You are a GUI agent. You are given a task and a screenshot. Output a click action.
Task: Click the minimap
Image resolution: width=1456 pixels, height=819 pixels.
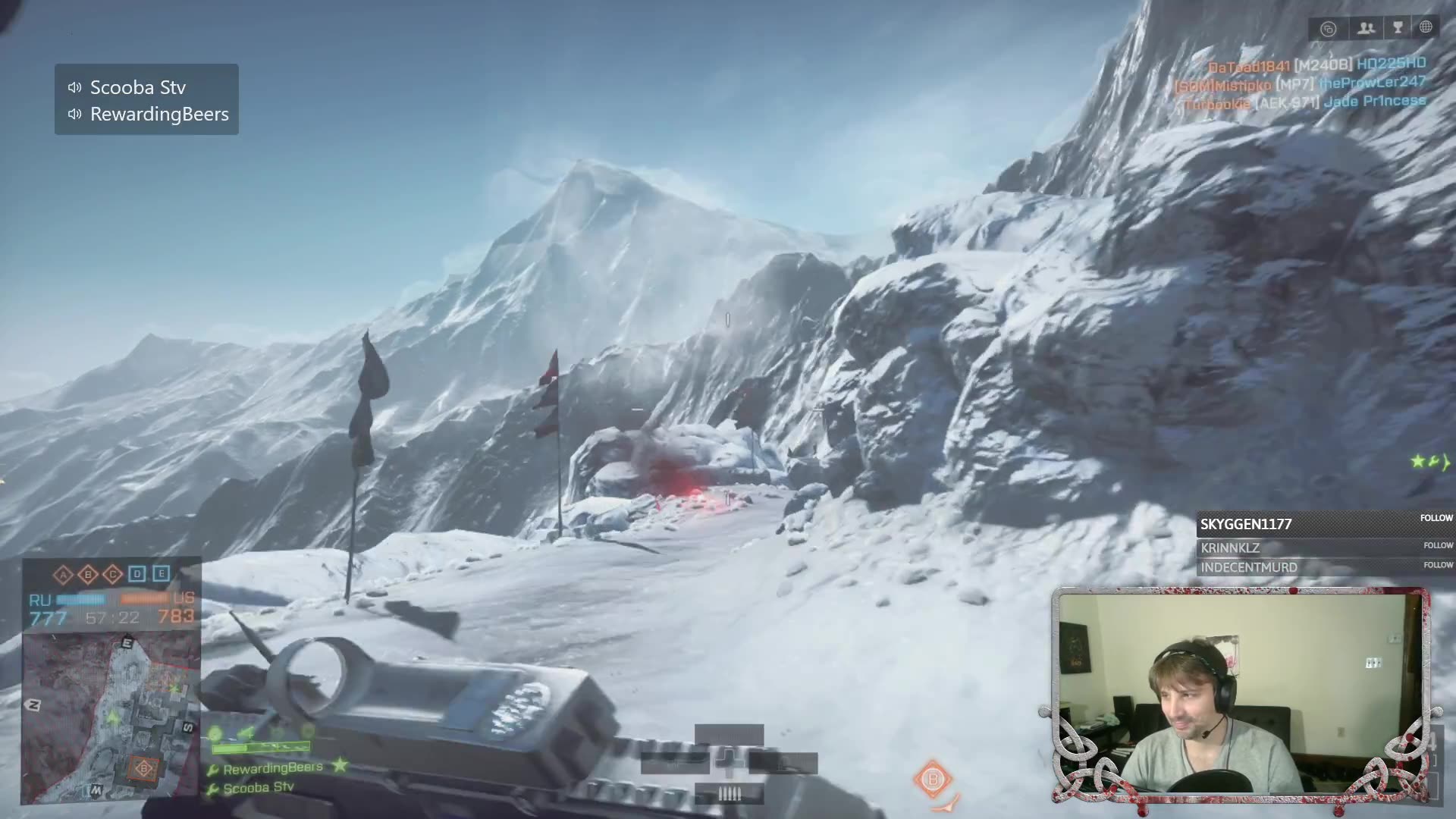110,717
